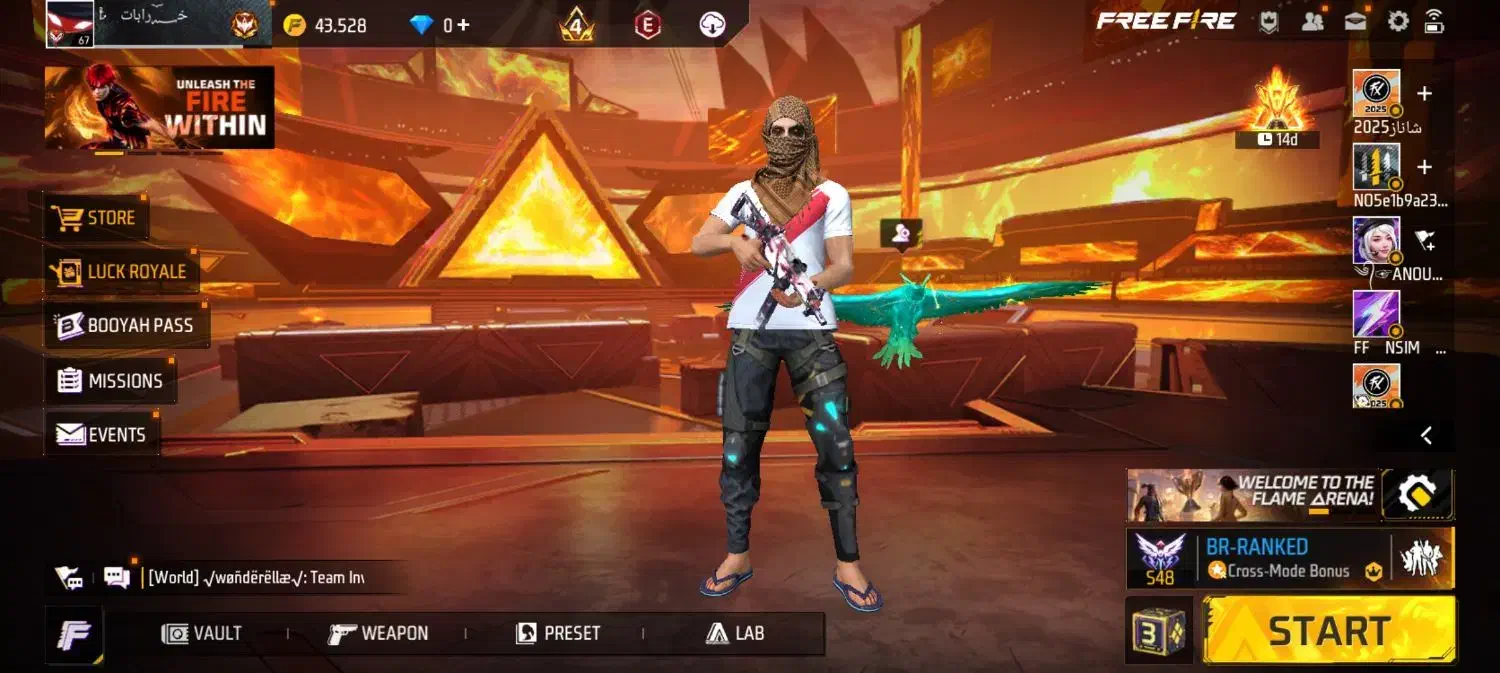The height and width of the screenshot is (673, 1500).
Task: Open the Welcome to the Flame Arena banner
Action: coord(1253,495)
